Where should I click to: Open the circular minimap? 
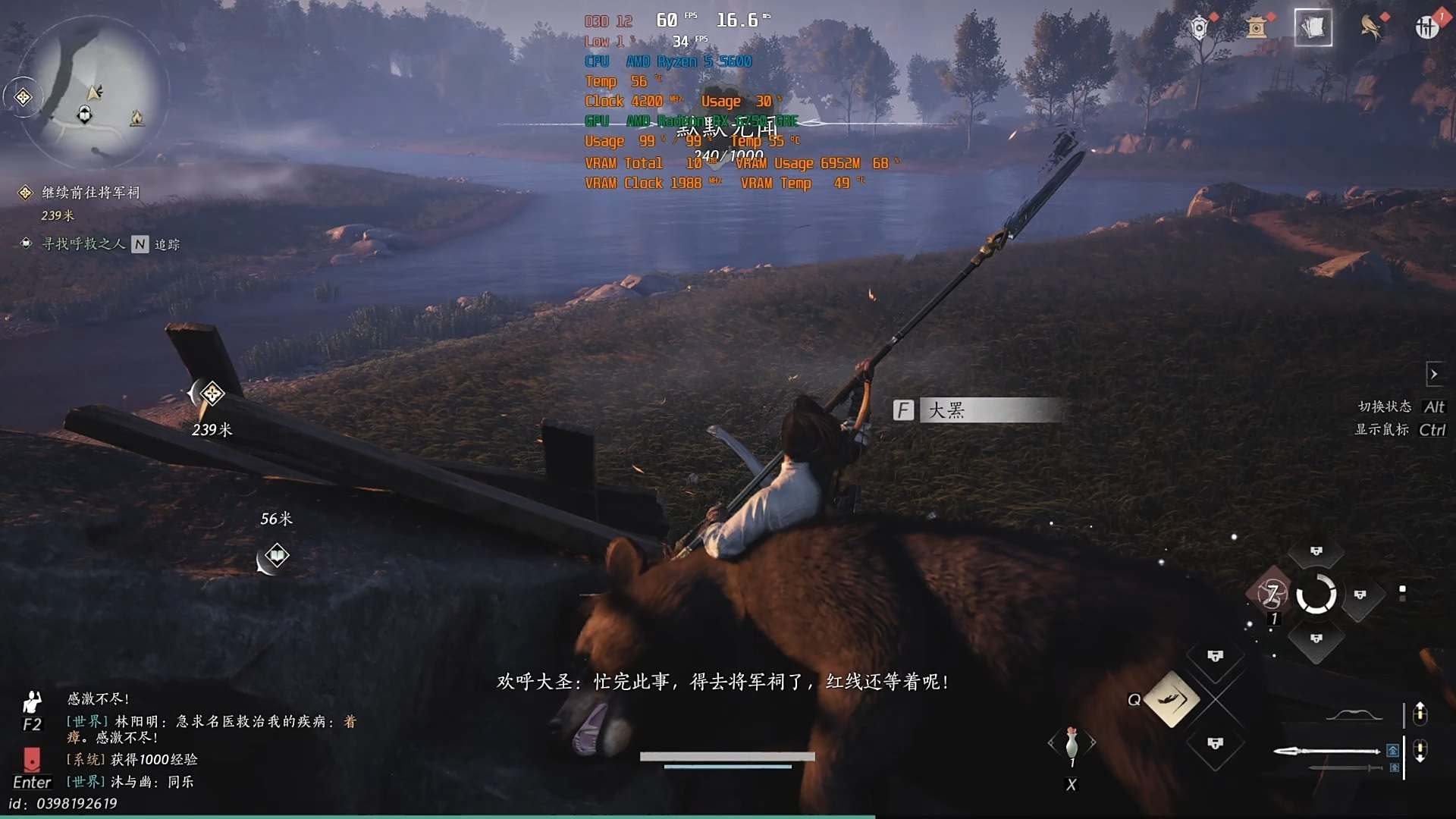(x=91, y=91)
